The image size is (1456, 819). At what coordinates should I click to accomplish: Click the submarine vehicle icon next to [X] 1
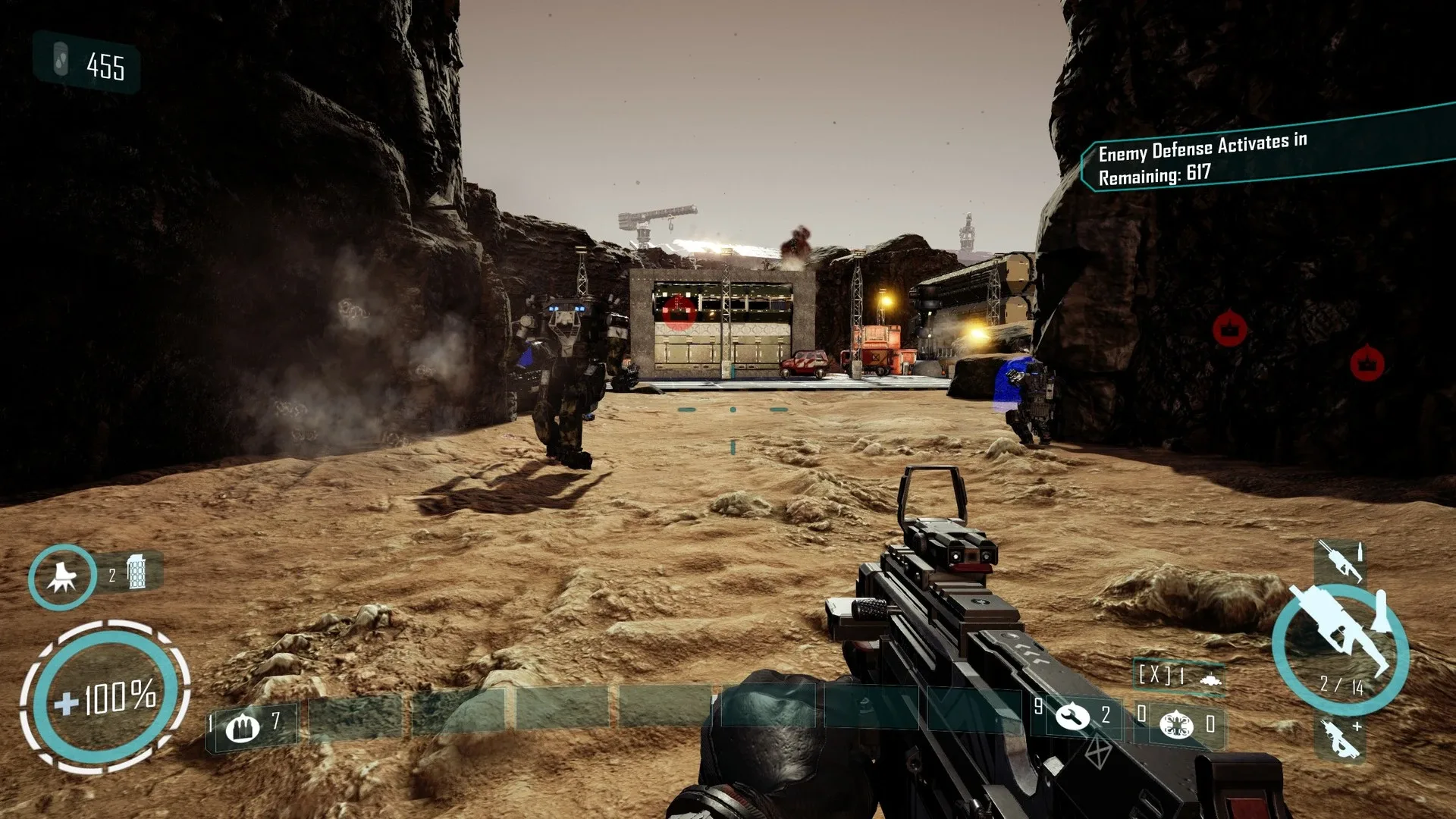(x=1211, y=681)
